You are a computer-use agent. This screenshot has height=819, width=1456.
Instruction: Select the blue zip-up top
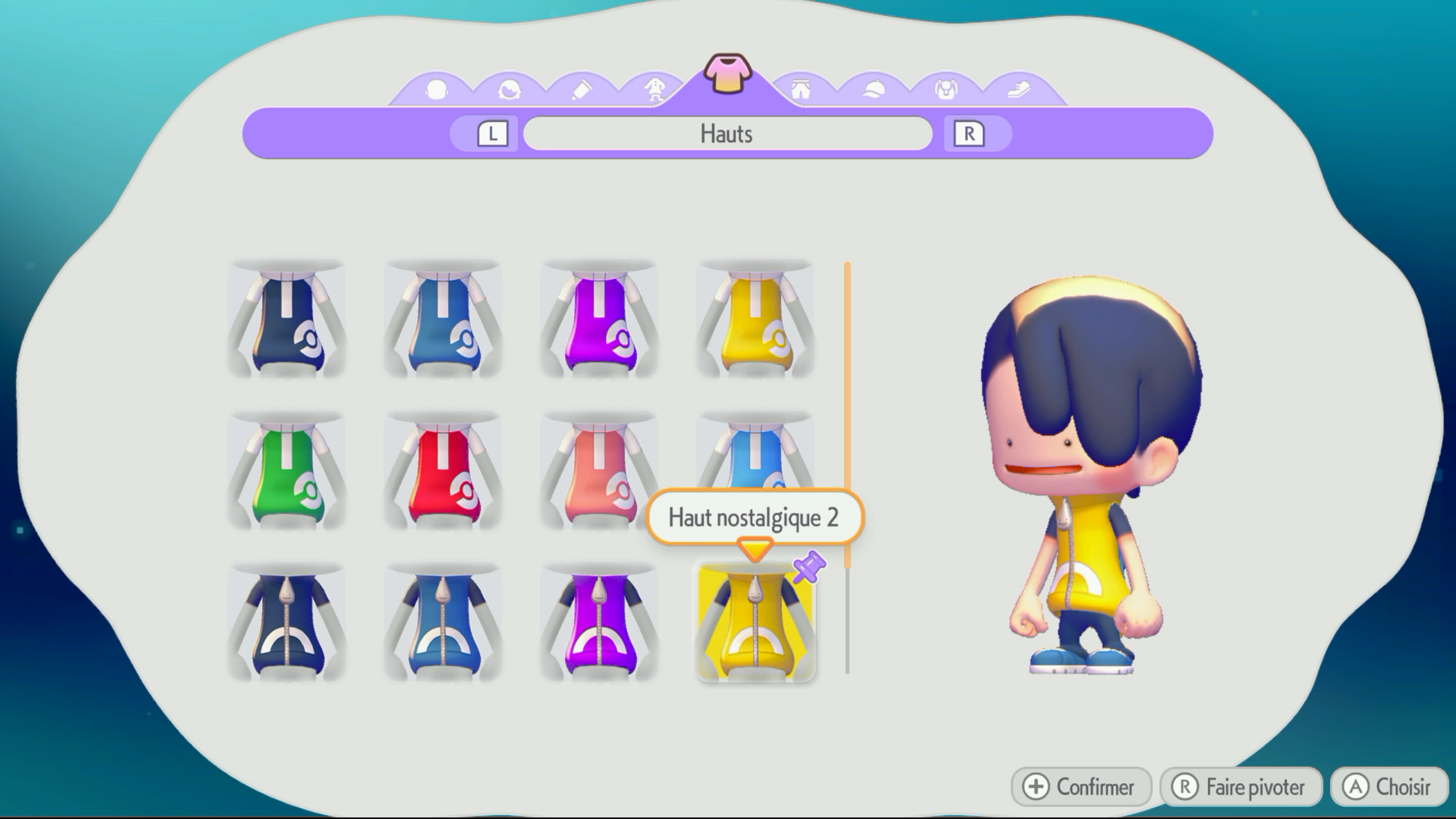tap(443, 623)
